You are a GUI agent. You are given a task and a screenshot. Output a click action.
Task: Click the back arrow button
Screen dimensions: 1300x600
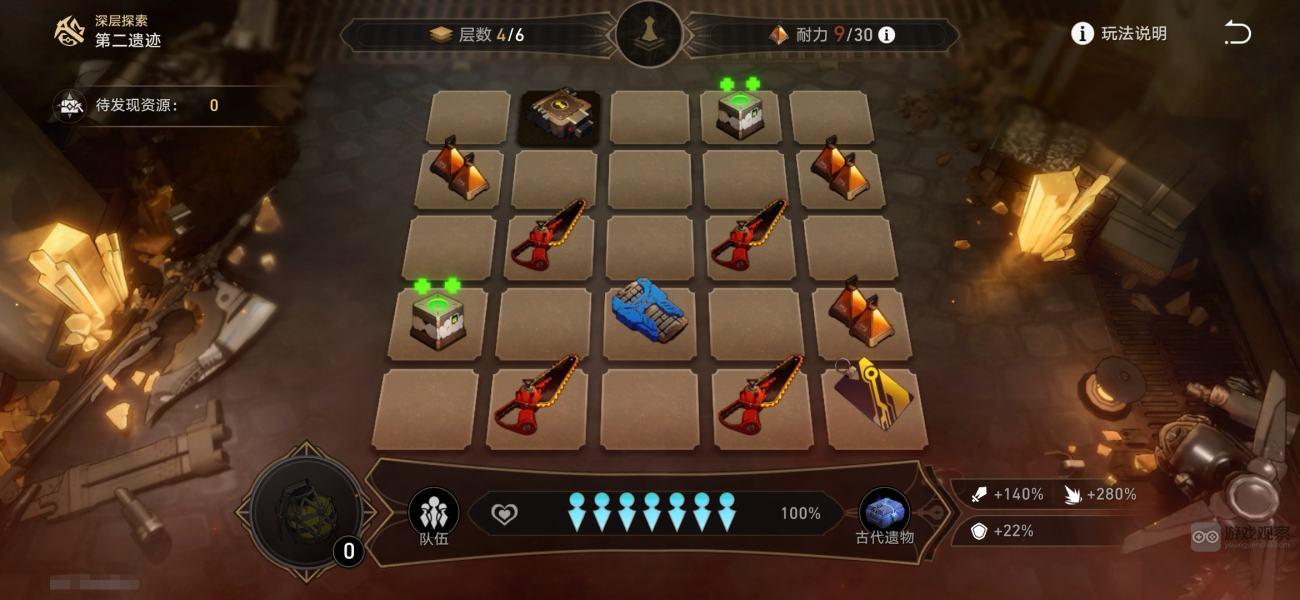point(1237,34)
